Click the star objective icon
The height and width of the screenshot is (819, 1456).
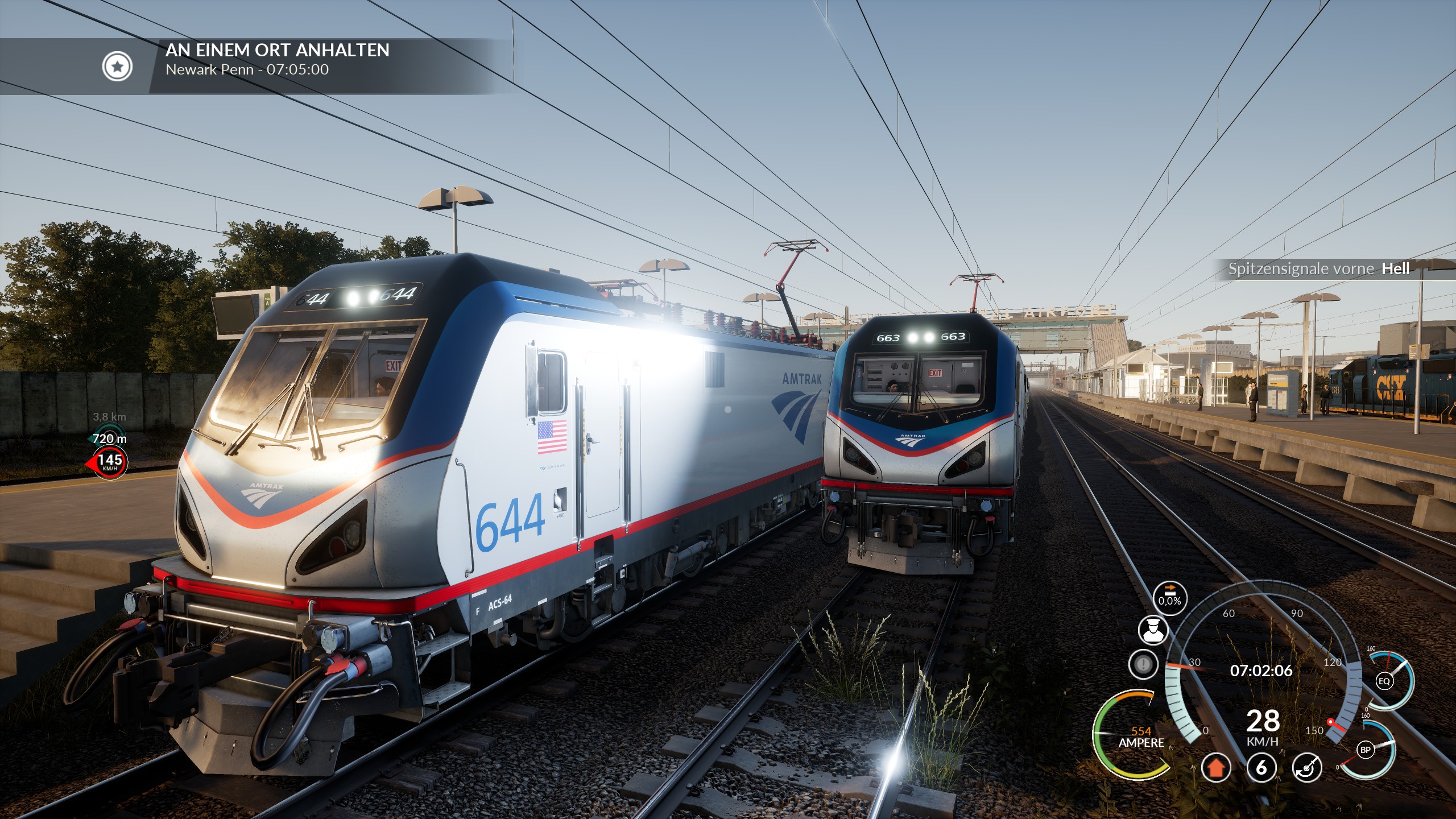[x=117, y=67]
